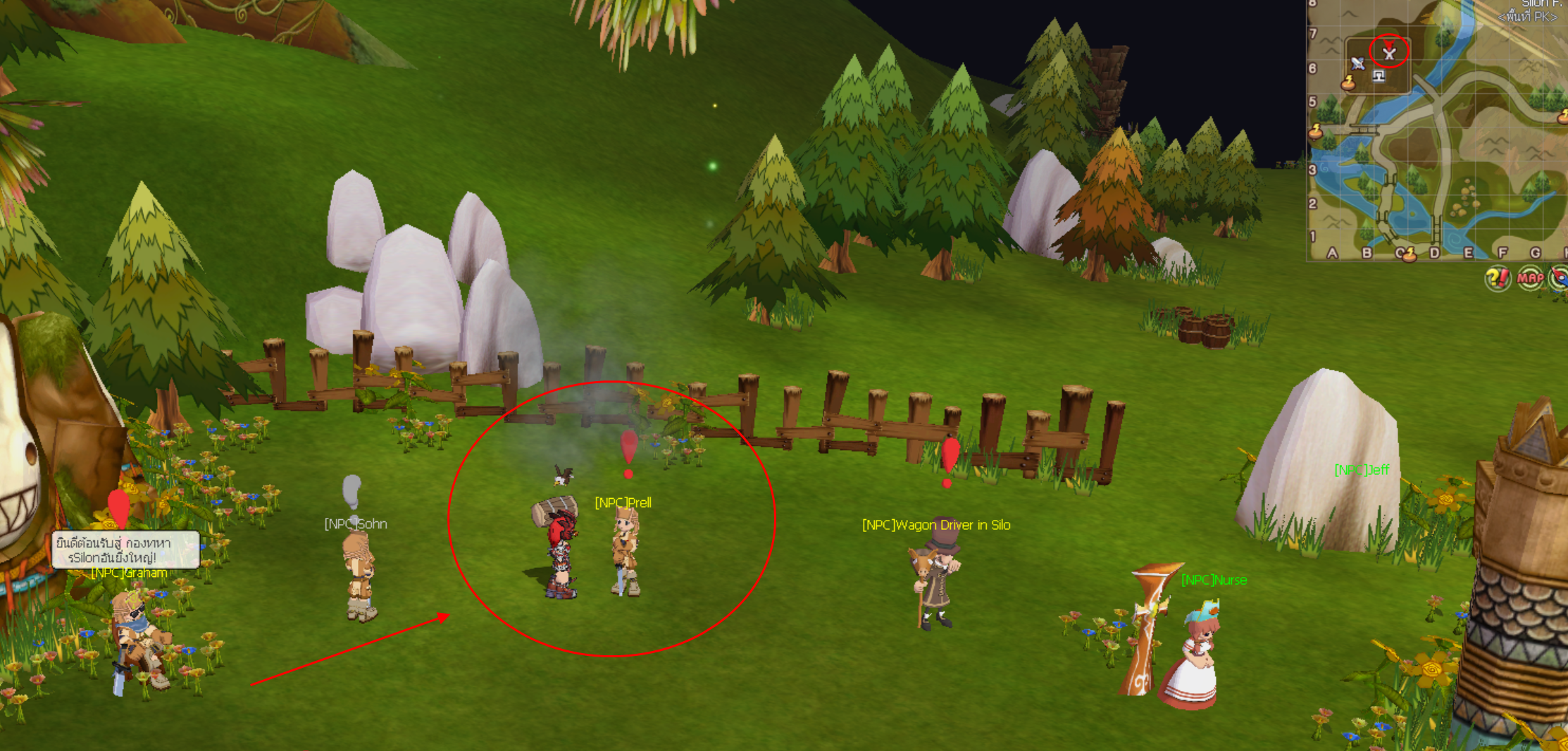Click the compass icon beside MAP button
Viewport: 1568px width, 751px height.
click(1560, 278)
